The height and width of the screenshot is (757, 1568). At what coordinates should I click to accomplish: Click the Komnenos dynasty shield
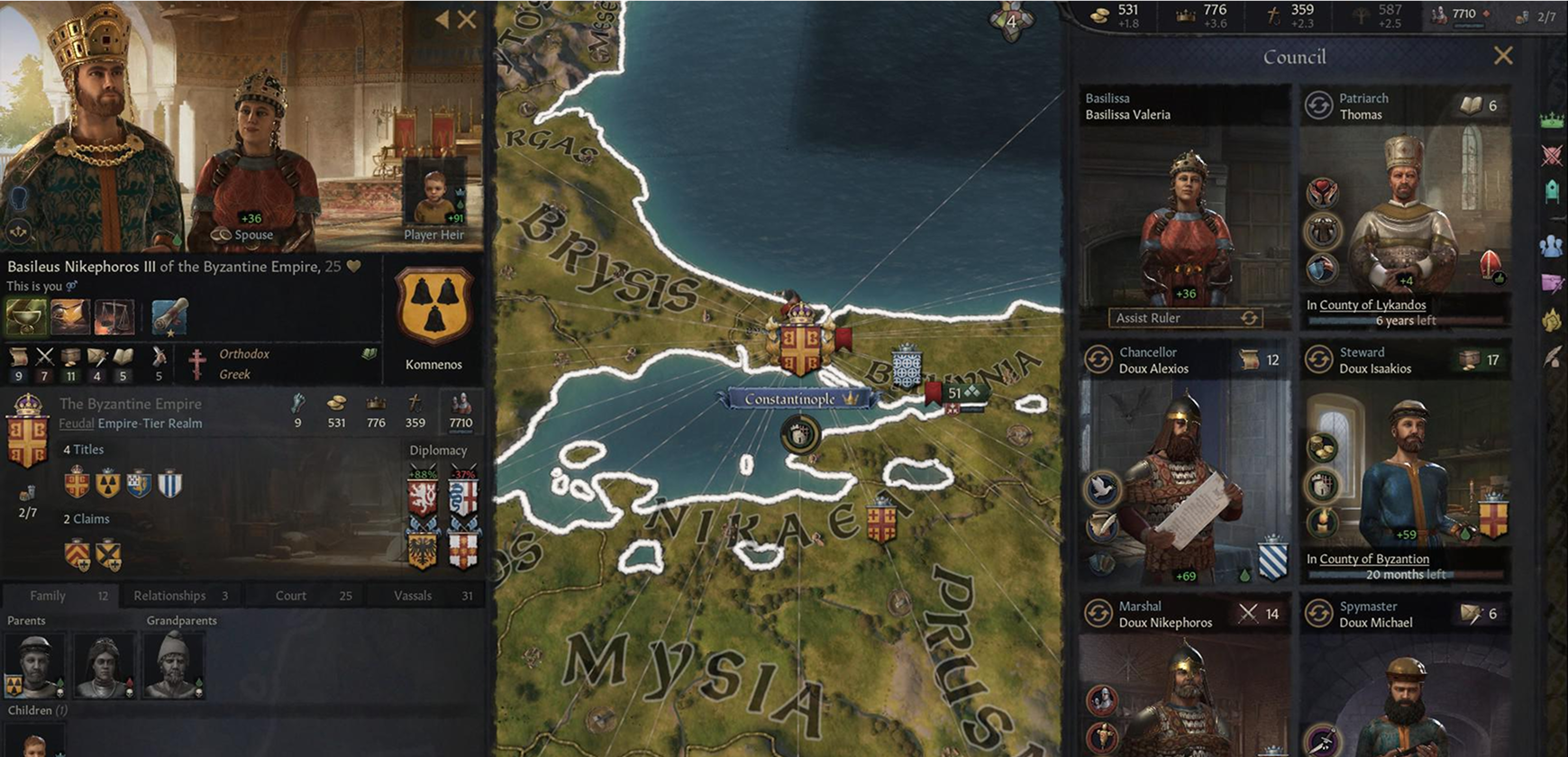[x=433, y=306]
